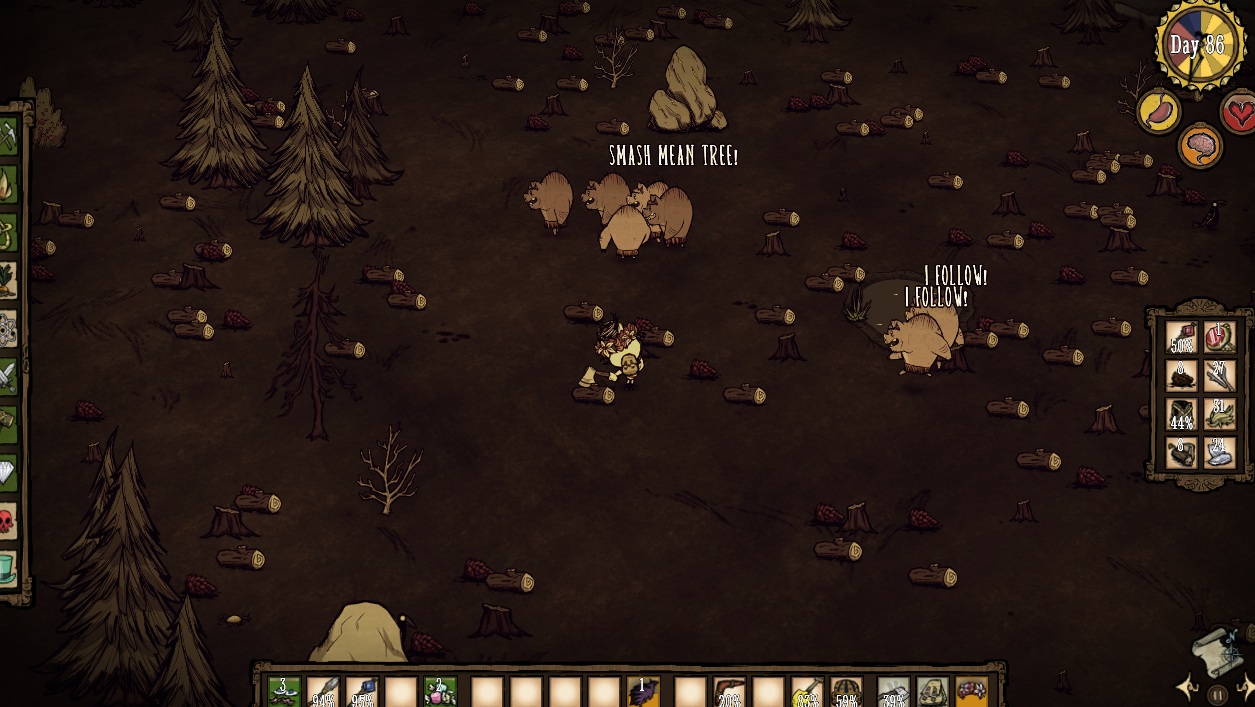Open the Food crafting tab with turnip icon

(8, 279)
